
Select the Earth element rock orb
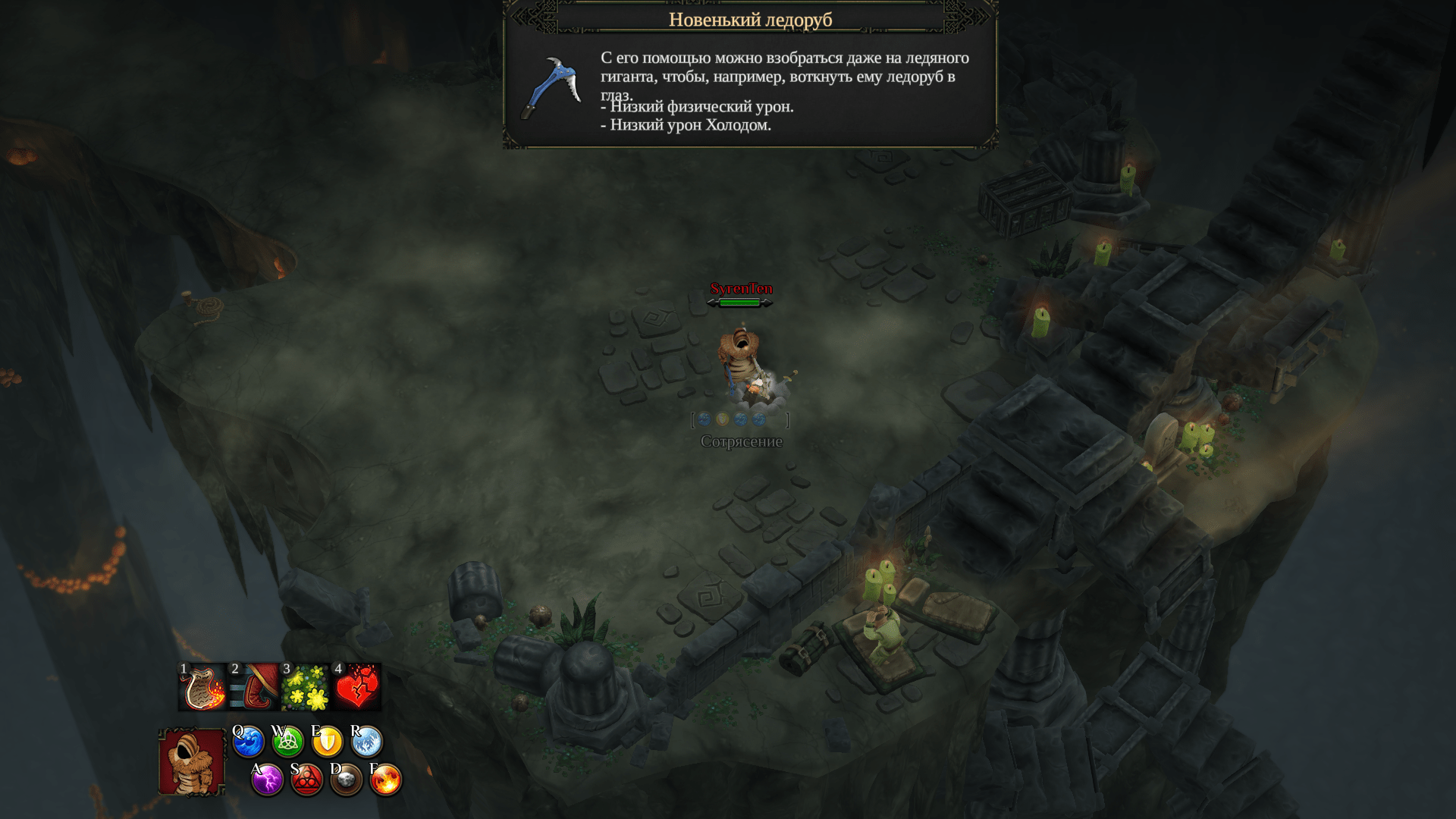(347, 780)
